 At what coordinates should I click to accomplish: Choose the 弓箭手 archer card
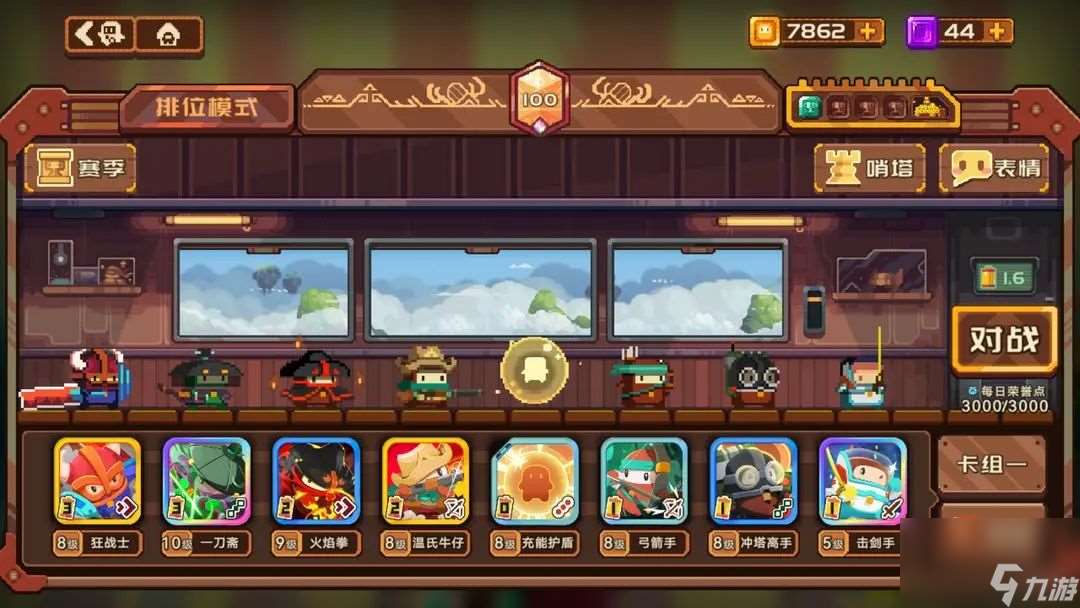point(644,482)
